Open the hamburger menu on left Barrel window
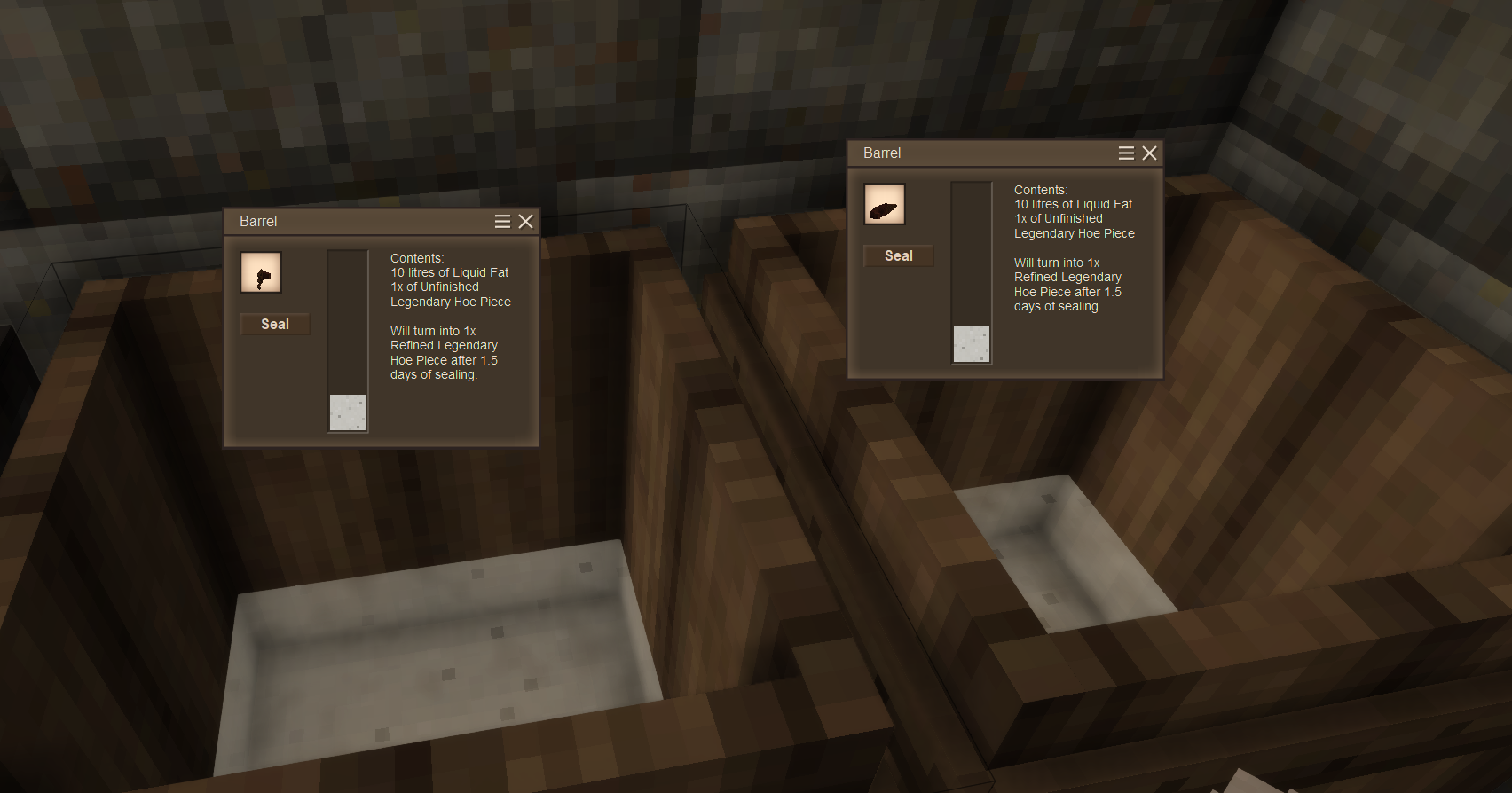 tap(502, 221)
